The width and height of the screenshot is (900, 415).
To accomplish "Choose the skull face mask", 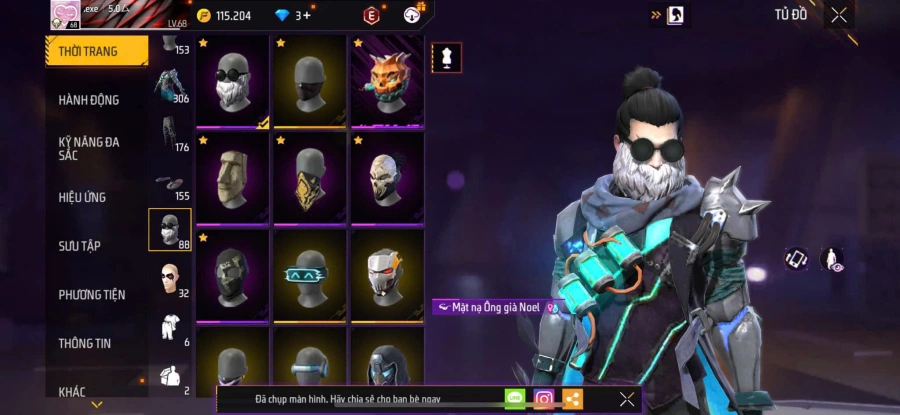I will [x=387, y=178].
